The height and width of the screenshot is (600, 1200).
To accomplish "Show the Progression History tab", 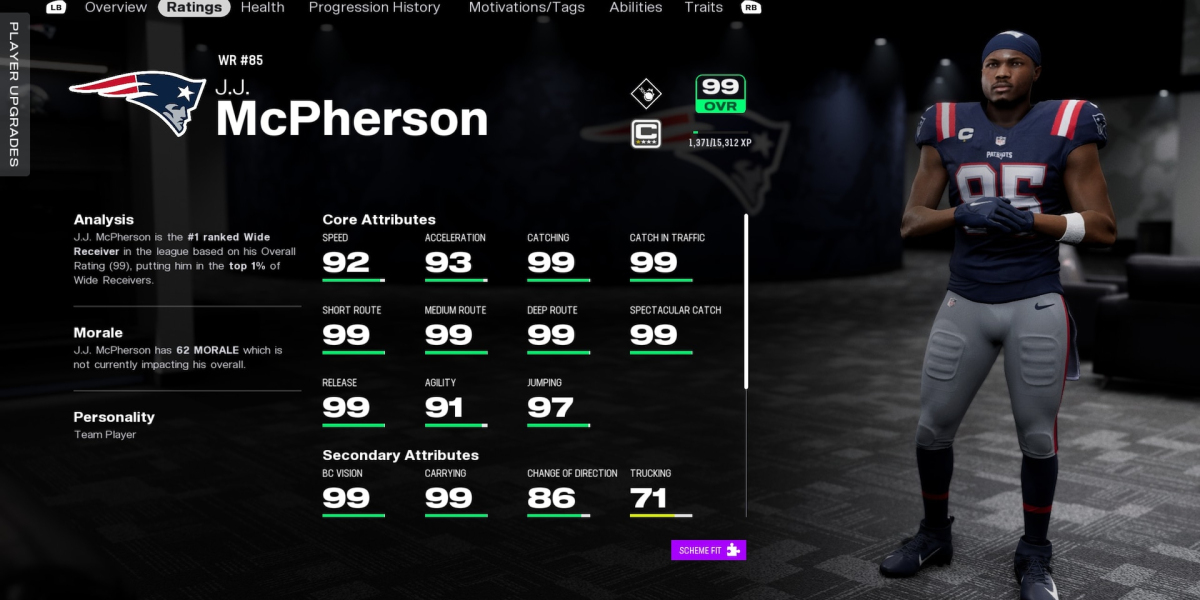I will (x=374, y=7).
